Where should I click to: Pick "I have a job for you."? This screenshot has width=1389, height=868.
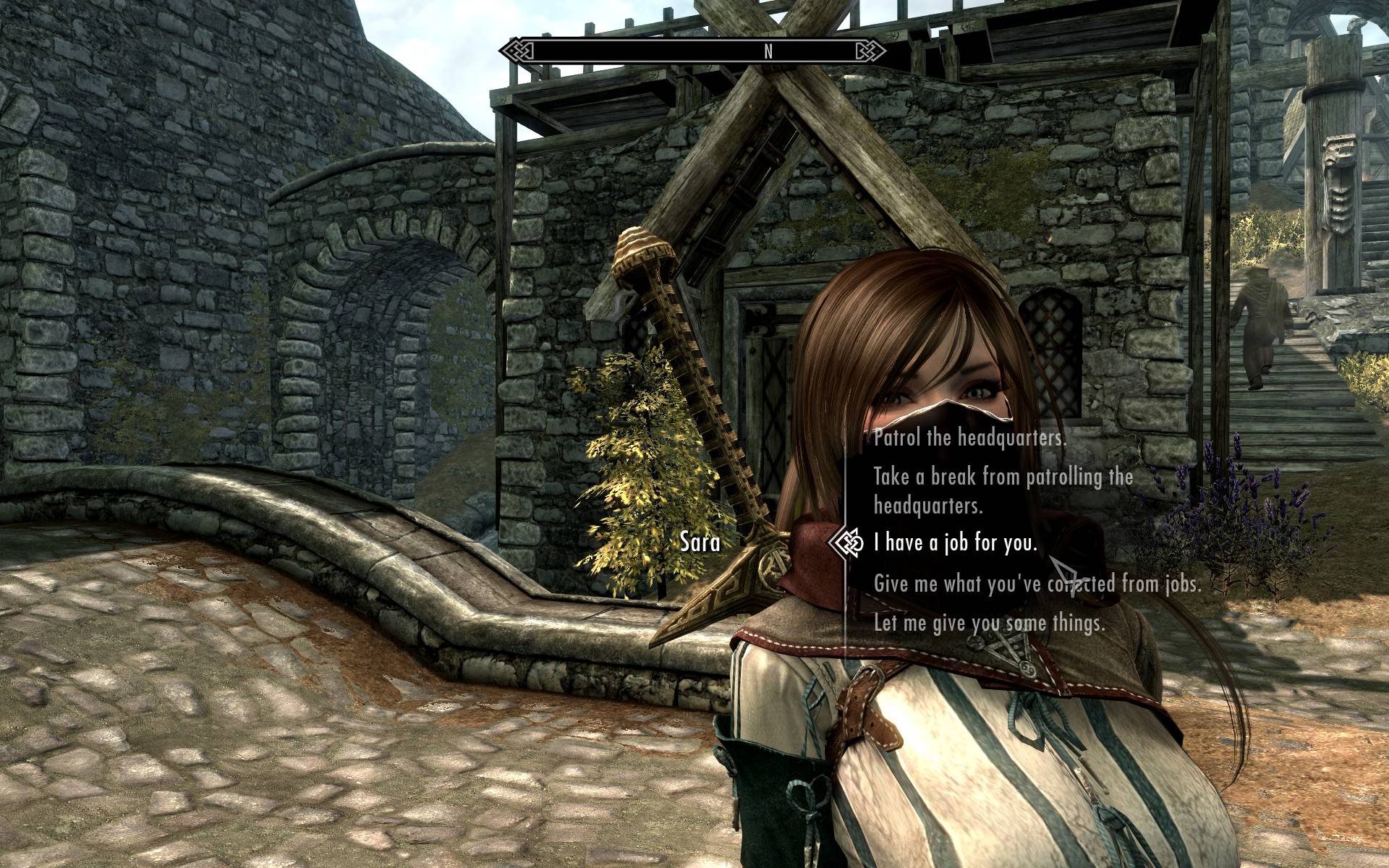click(x=955, y=542)
